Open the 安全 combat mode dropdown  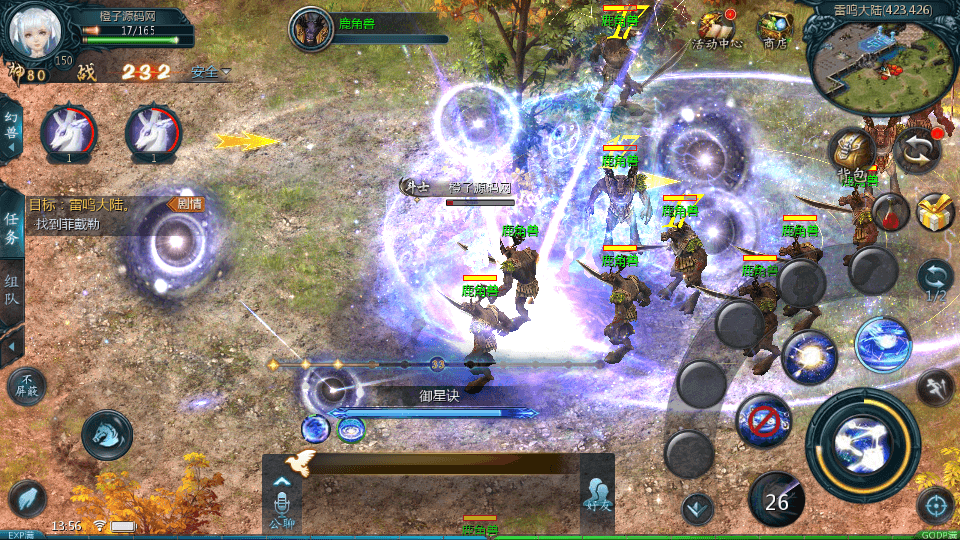click(x=210, y=72)
